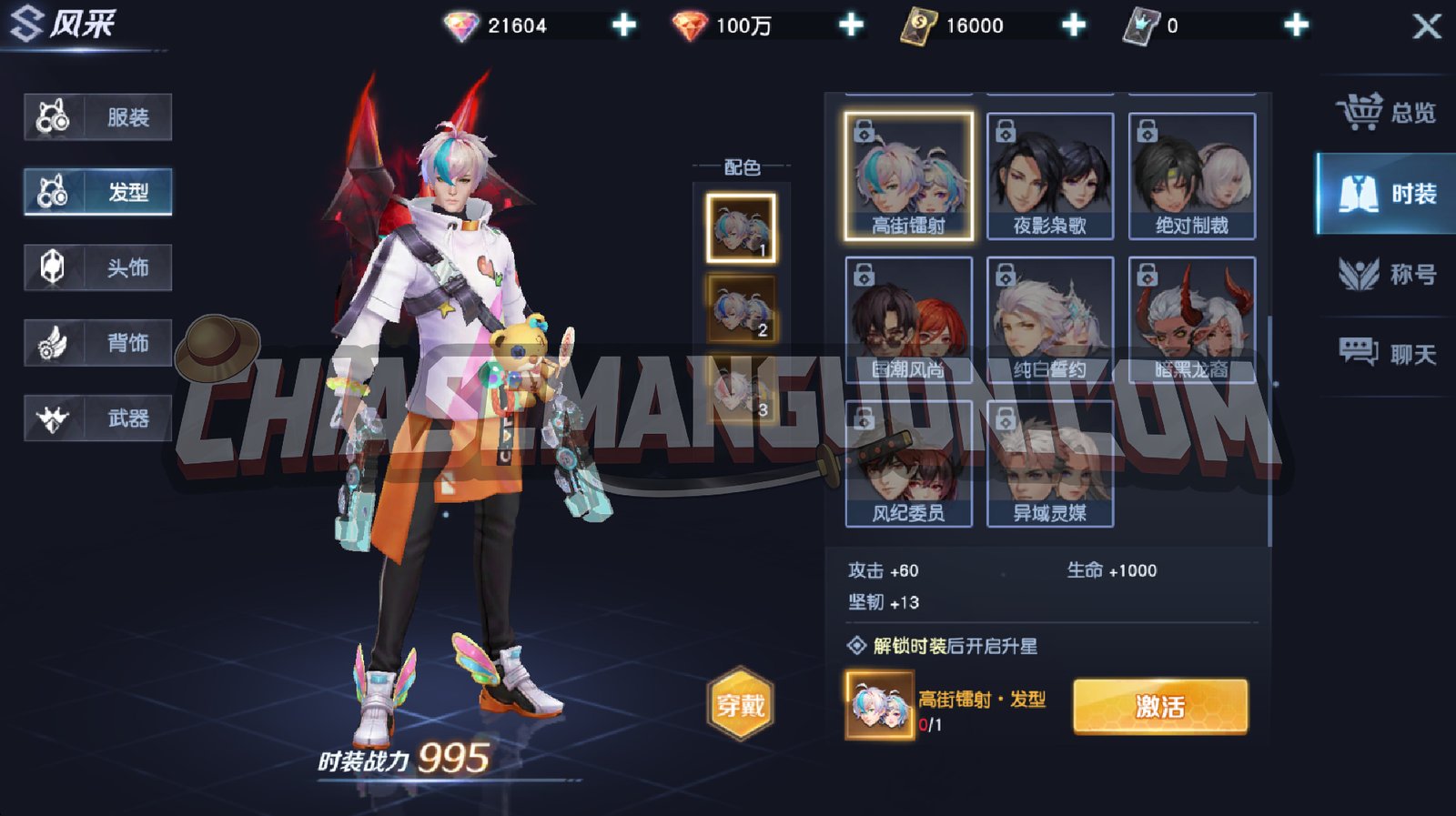Viewport: 1456px width, 816px height.
Task: Add more blue diamonds with plus button
Action: pos(624,25)
